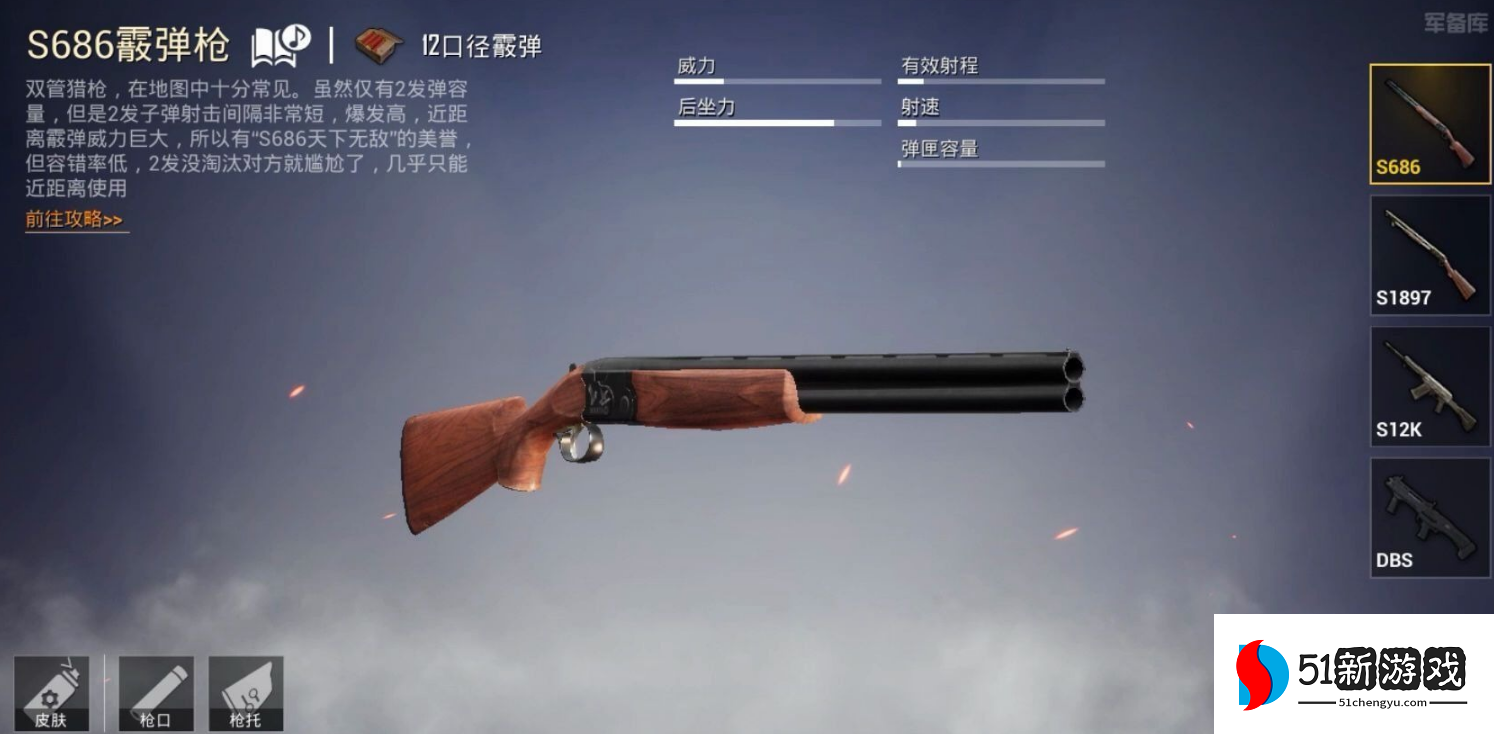
Task: Select the highlighted S686 thumbnail in the sidebar
Action: pos(1429,122)
